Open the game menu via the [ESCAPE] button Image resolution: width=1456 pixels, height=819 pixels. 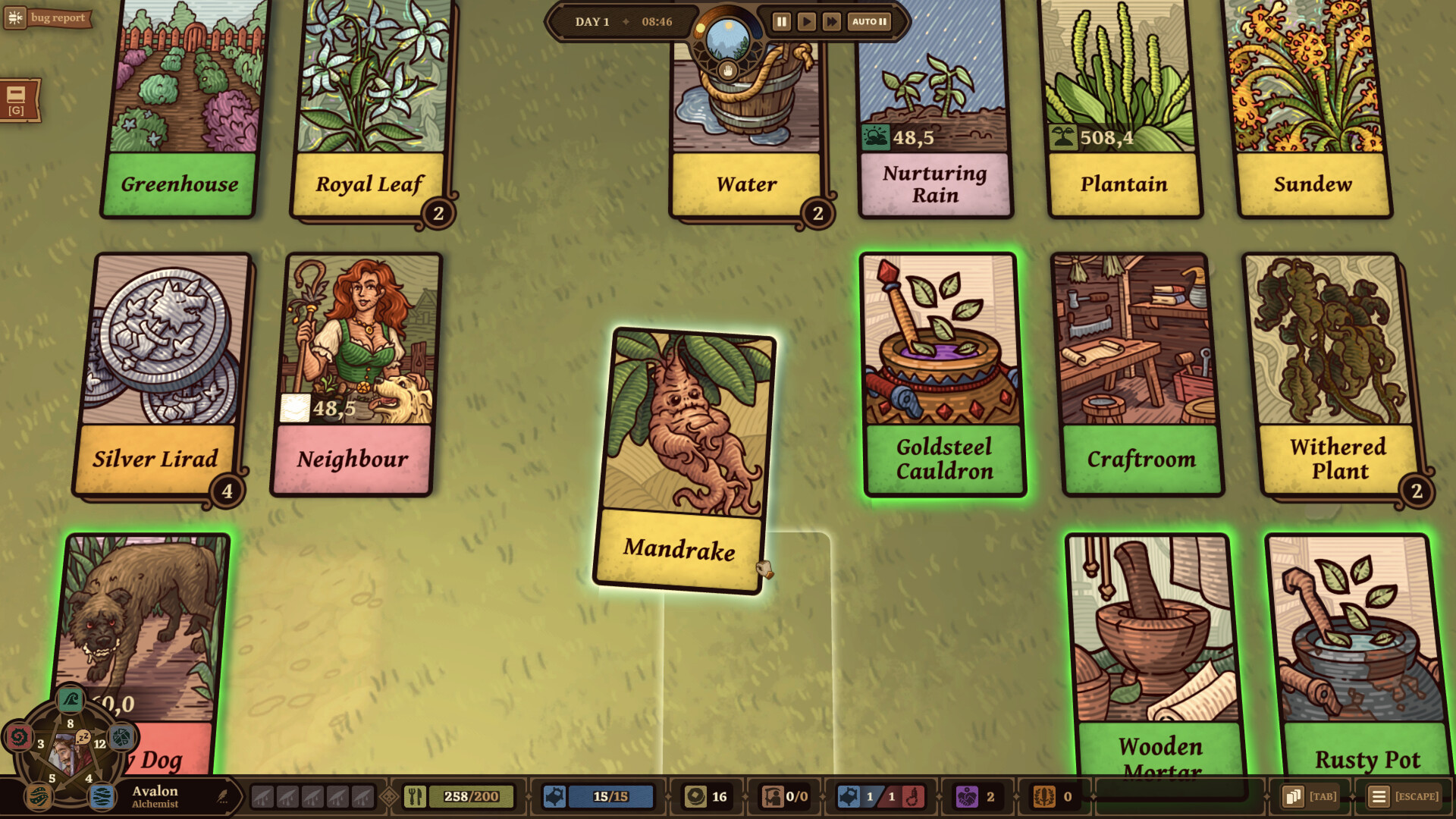click(x=1378, y=796)
